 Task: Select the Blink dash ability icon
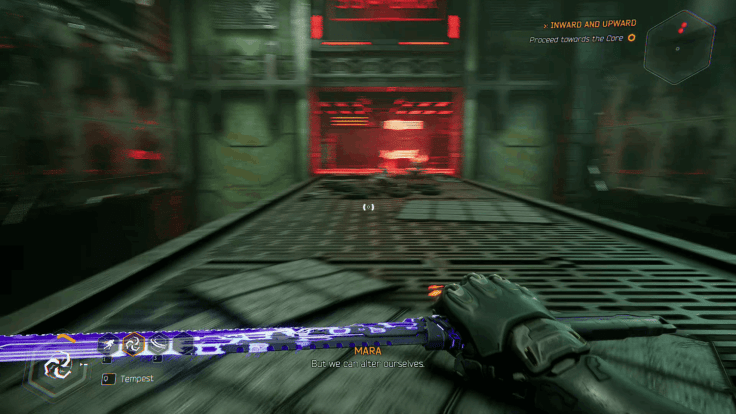(x=107, y=346)
